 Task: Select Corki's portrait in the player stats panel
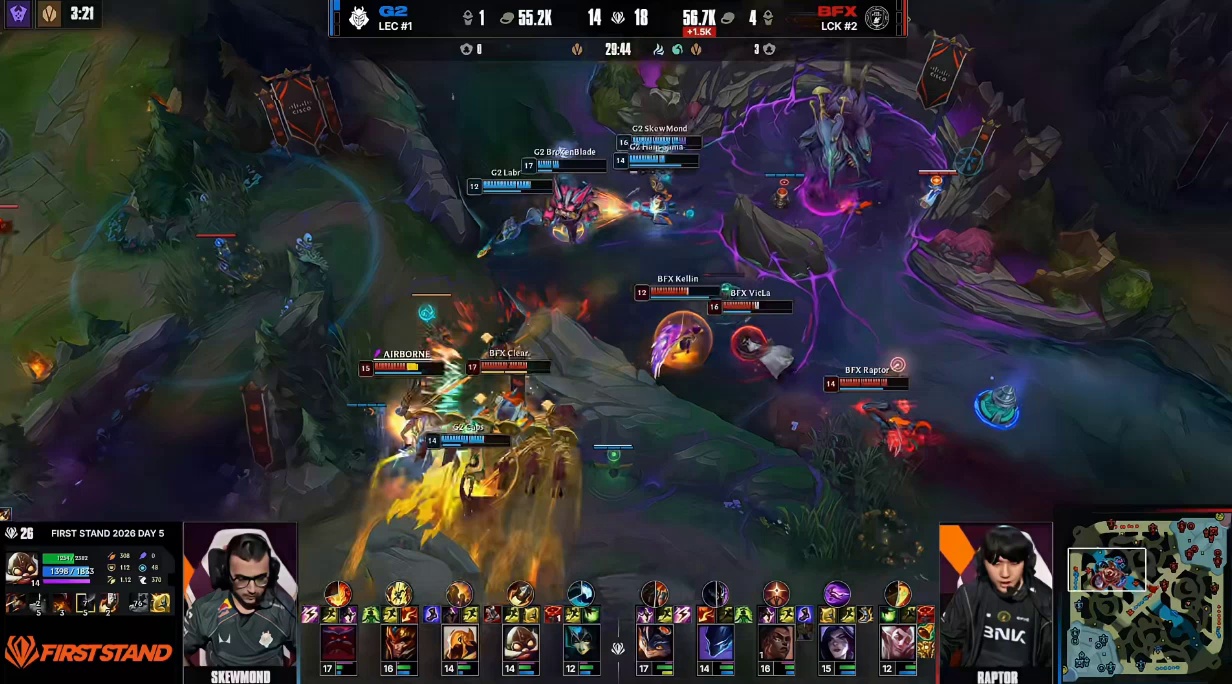point(22,565)
